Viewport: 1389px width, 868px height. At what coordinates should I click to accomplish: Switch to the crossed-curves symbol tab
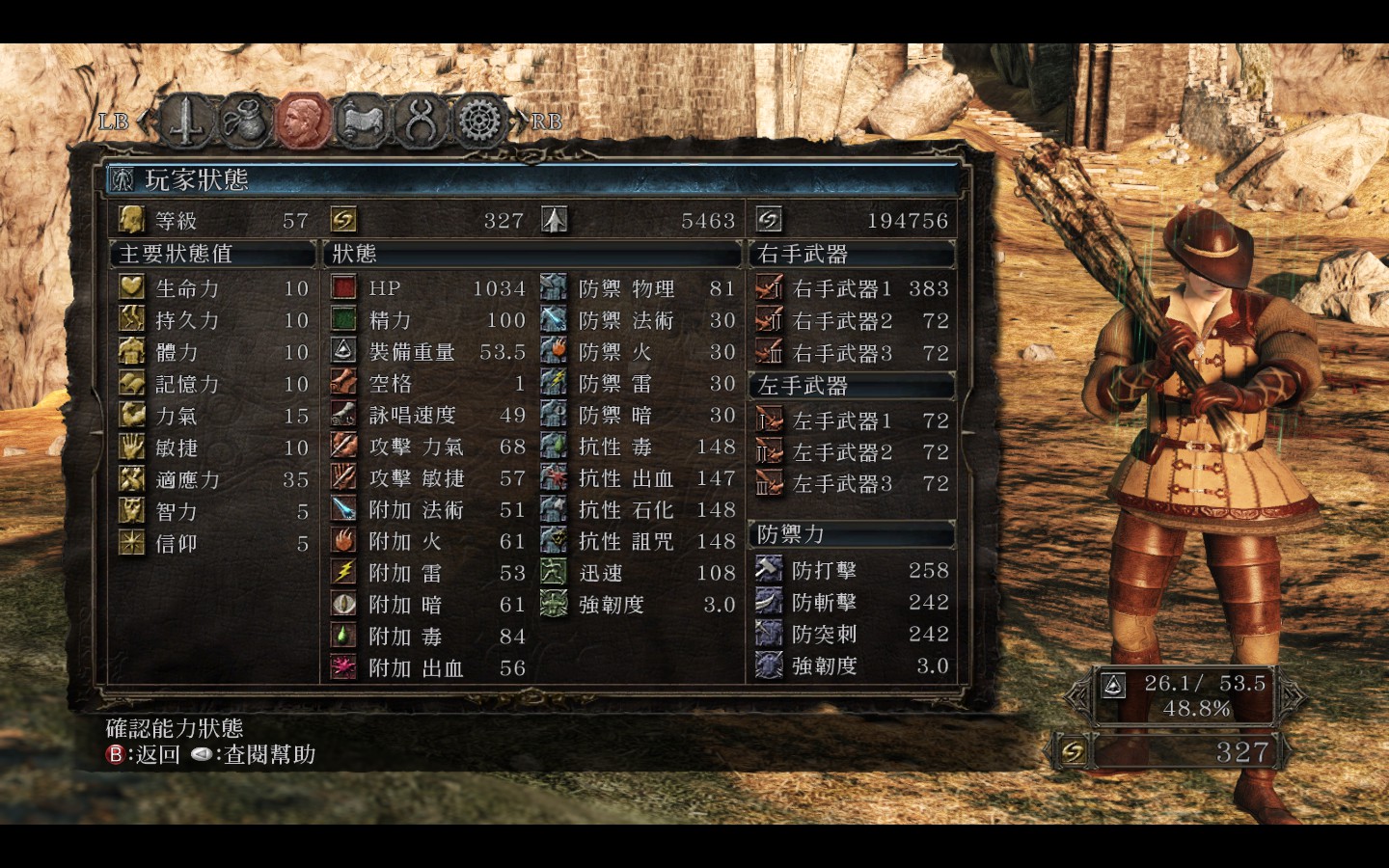point(421,121)
